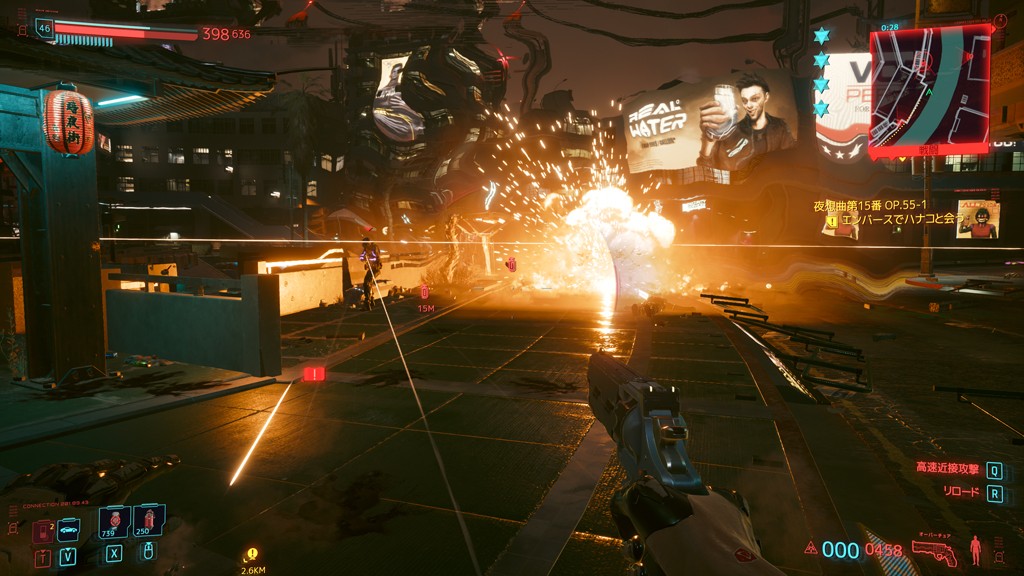Click the police wanted level stars
The height and width of the screenshot is (576, 1024).
pyautogui.click(x=821, y=71)
